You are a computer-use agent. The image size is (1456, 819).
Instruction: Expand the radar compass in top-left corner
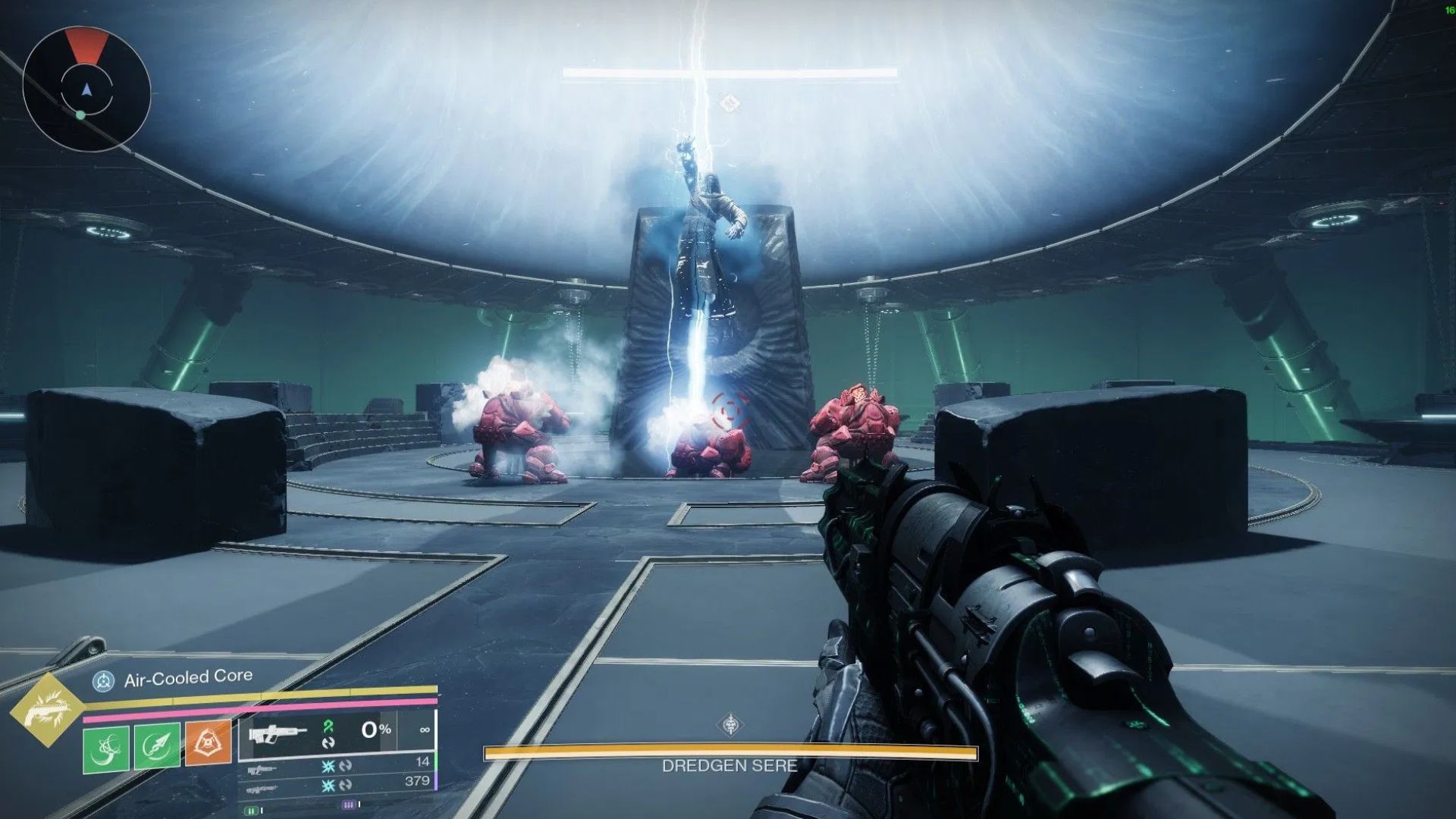click(86, 87)
